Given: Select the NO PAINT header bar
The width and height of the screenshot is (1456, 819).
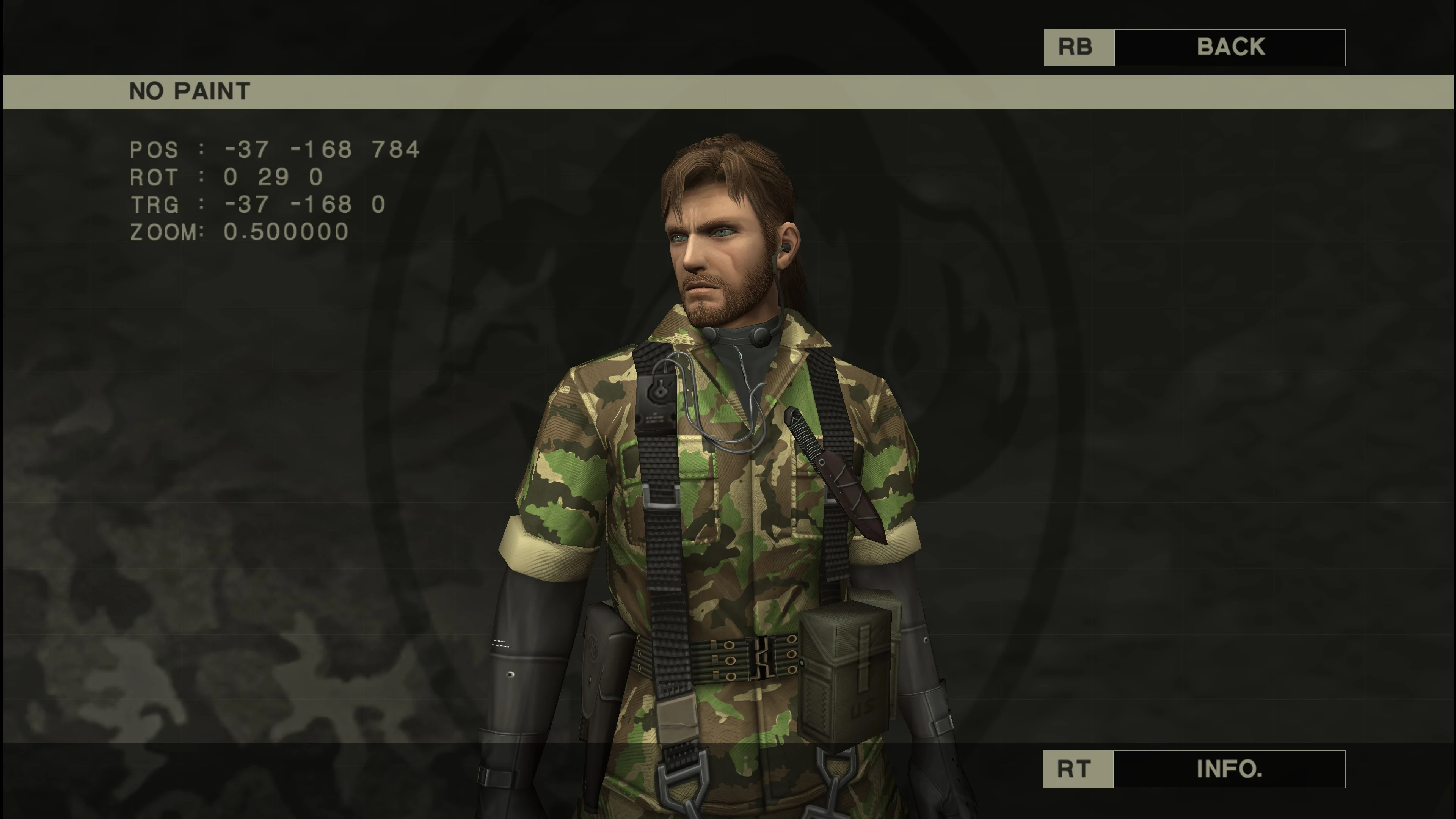Looking at the screenshot, I should (189, 91).
